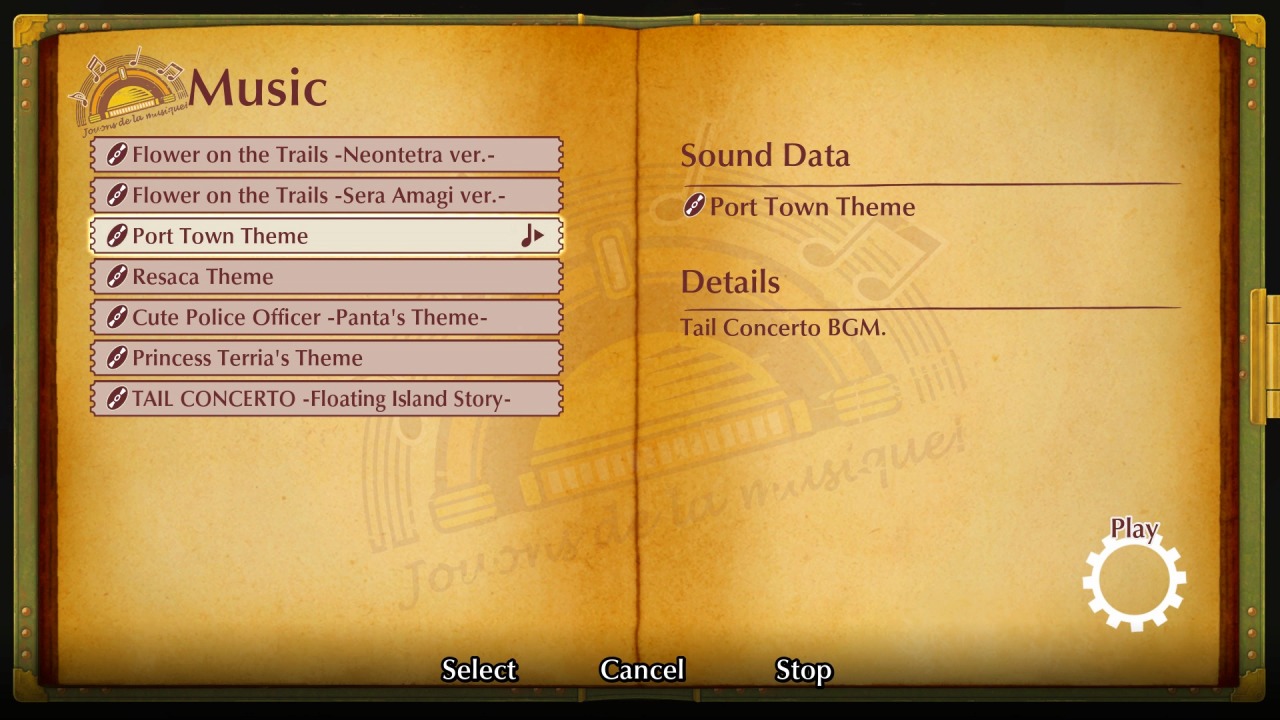The image size is (1280, 720).
Task: Click the Select prompt at the bottom
Action: point(479,669)
